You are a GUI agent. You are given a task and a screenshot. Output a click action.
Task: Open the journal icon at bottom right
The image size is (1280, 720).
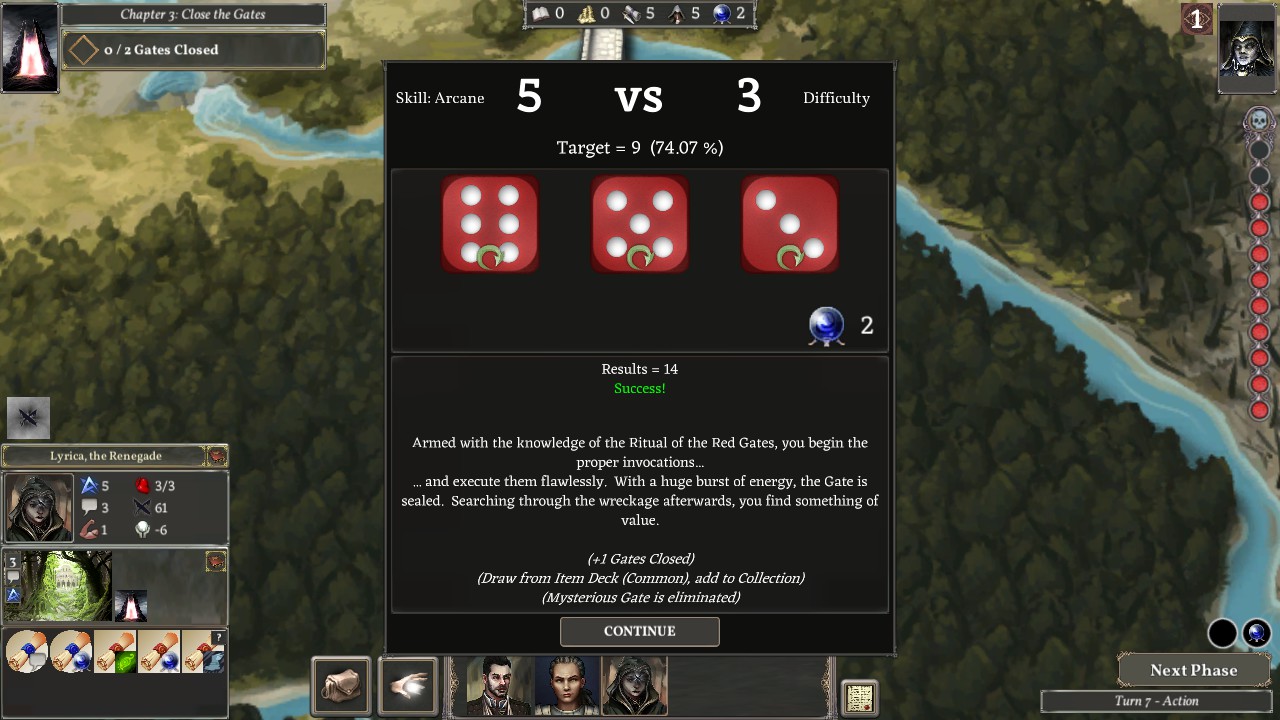pyautogui.click(x=859, y=696)
